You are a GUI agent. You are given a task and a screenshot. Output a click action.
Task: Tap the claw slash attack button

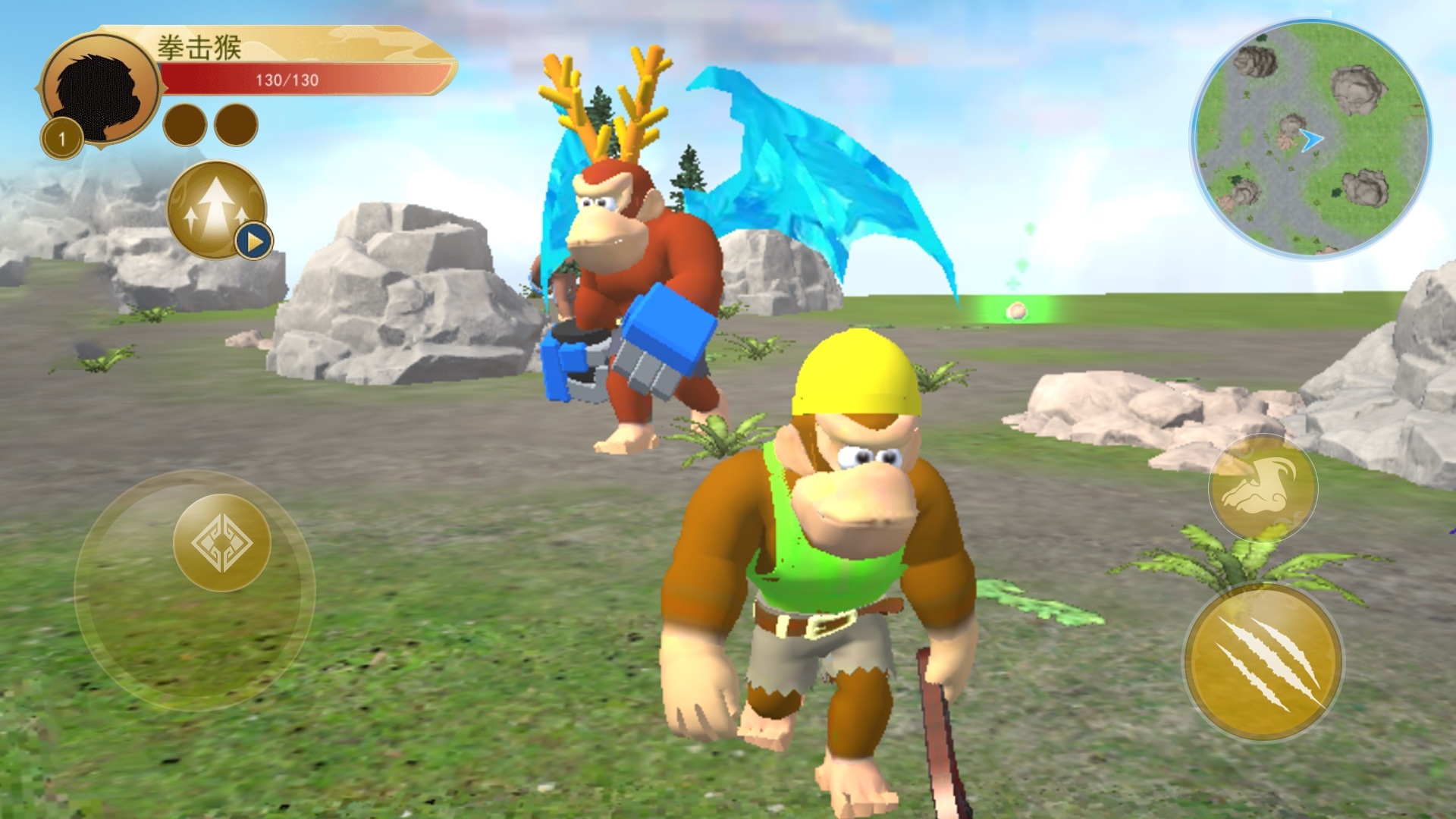coord(1263,662)
